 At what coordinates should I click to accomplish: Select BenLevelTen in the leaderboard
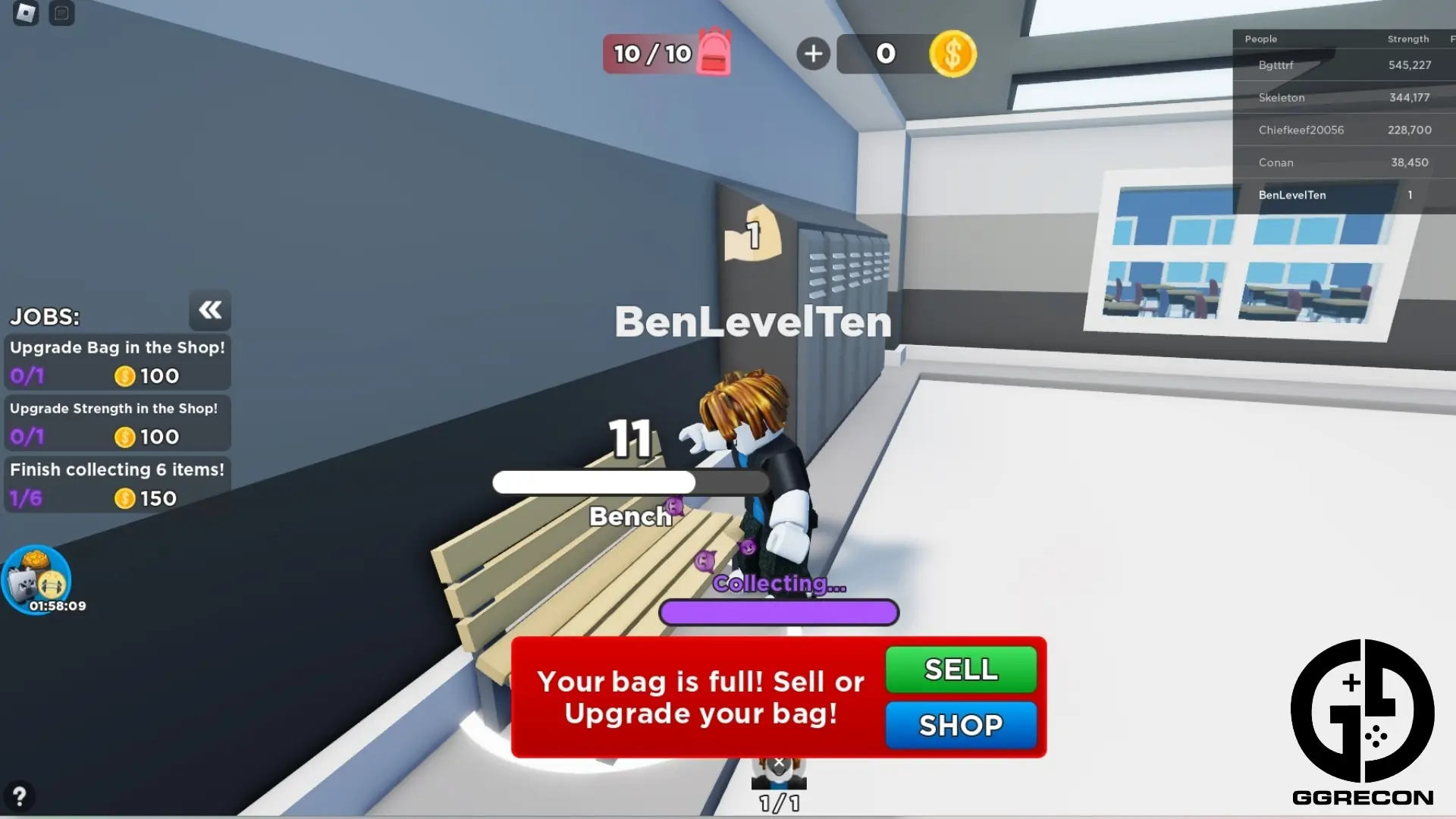[1291, 195]
